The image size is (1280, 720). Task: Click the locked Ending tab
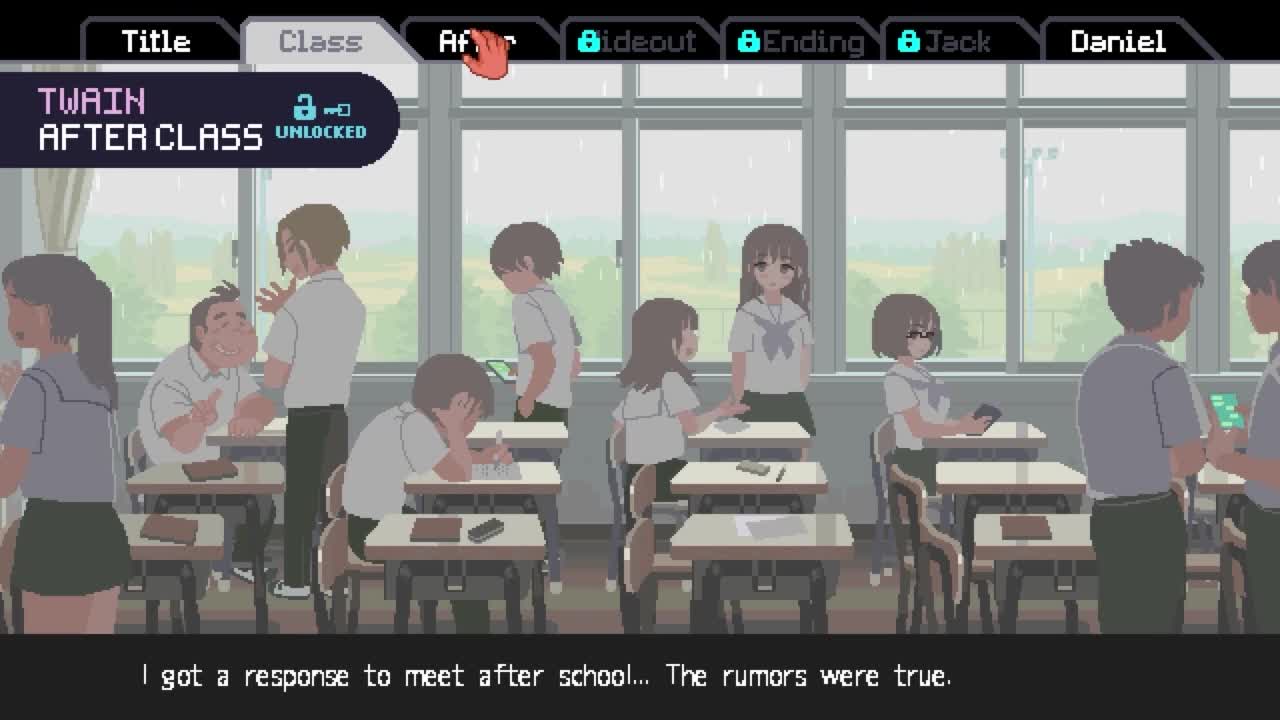coord(800,42)
